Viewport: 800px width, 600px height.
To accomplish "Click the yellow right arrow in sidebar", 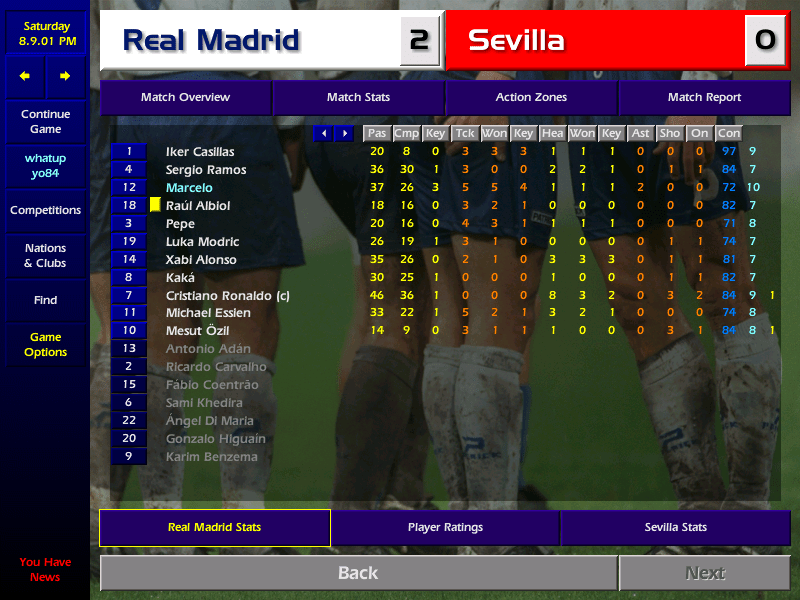I will pos(65,76).
